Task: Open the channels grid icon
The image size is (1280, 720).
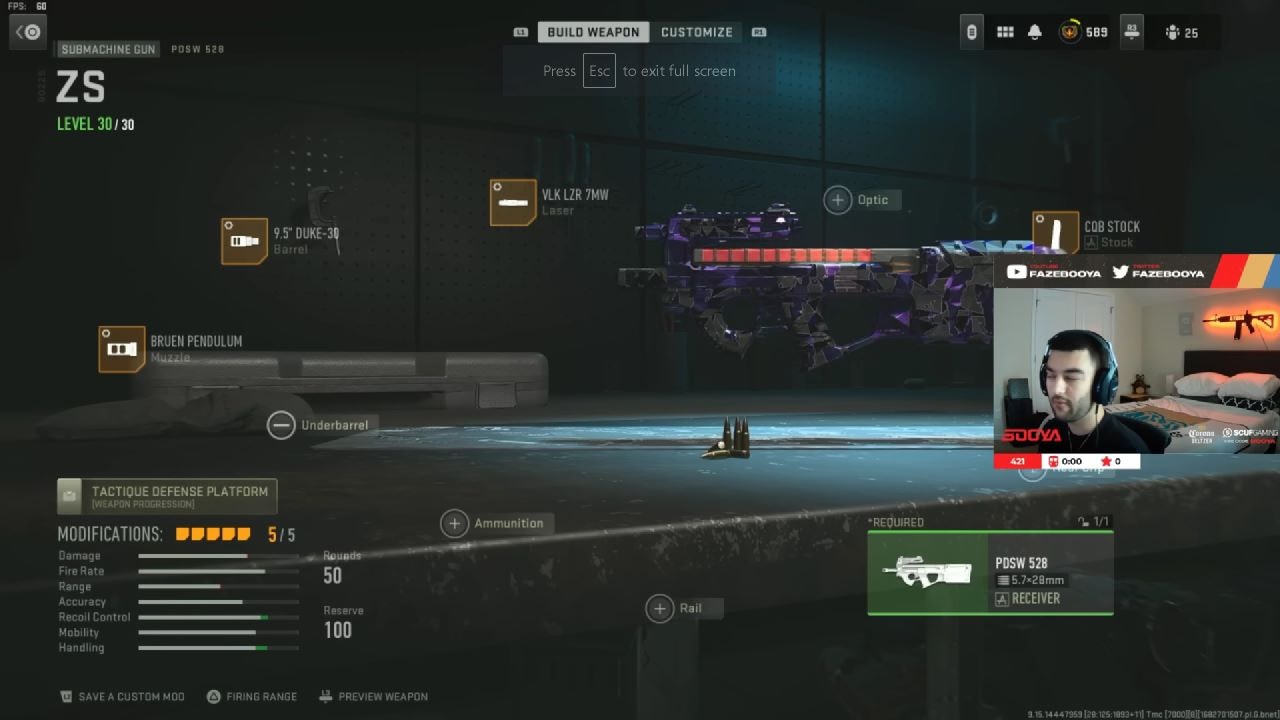Action: pyautogui.click(x=1005, y=31)
